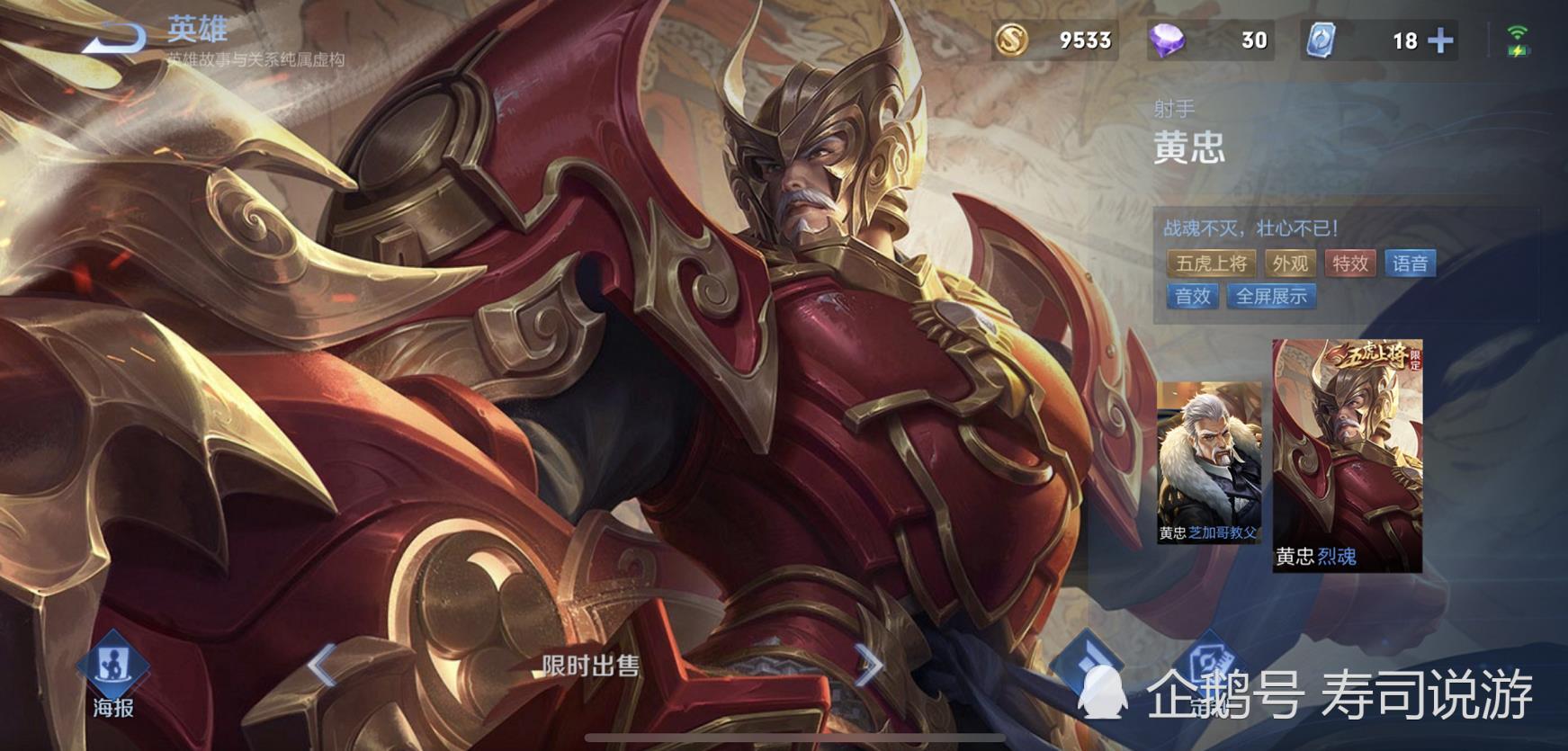Toggle the 音效 sound effect tag

coord(1191,295)
